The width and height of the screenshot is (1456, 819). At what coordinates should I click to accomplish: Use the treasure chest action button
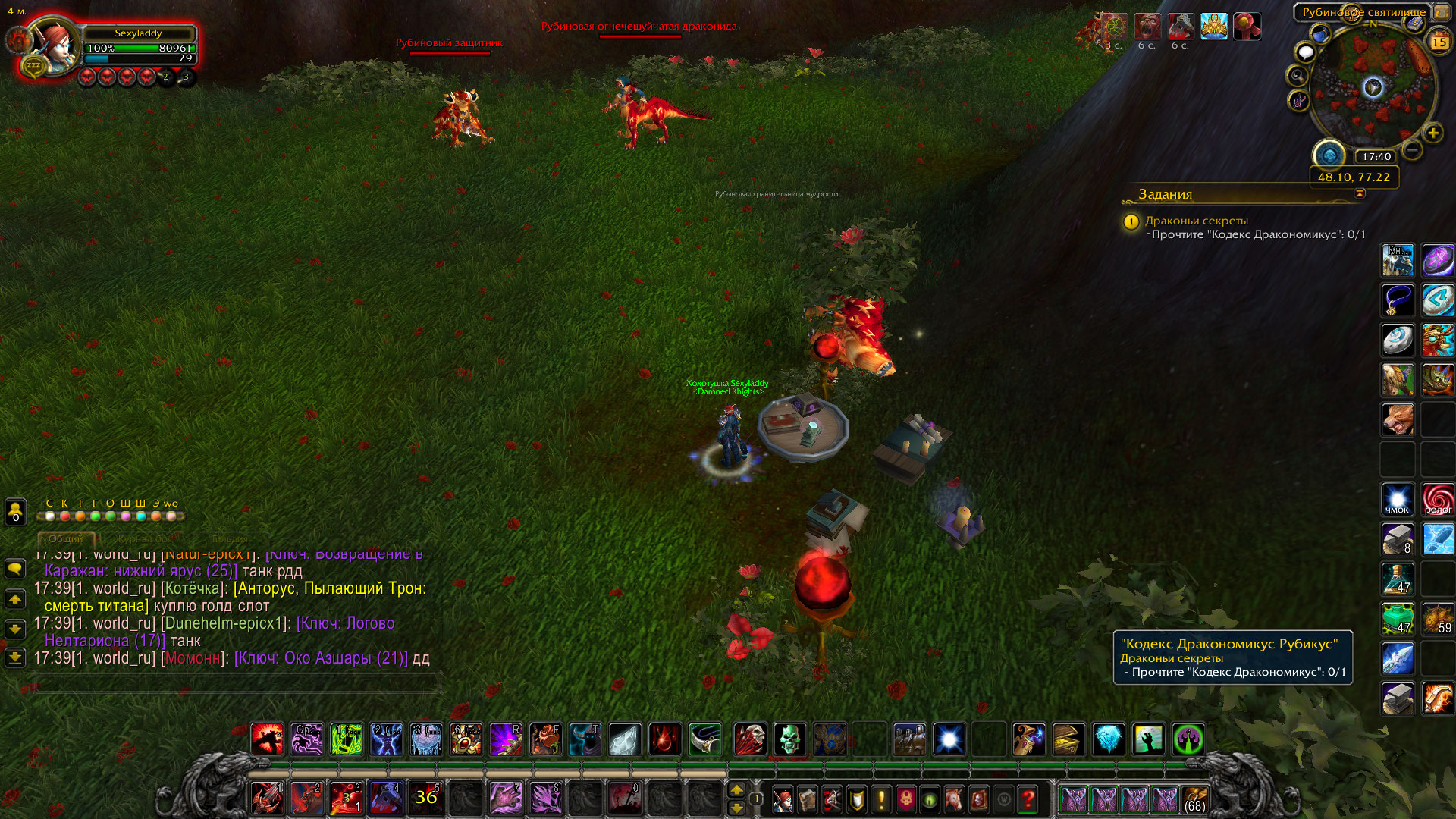(1068, 739)
